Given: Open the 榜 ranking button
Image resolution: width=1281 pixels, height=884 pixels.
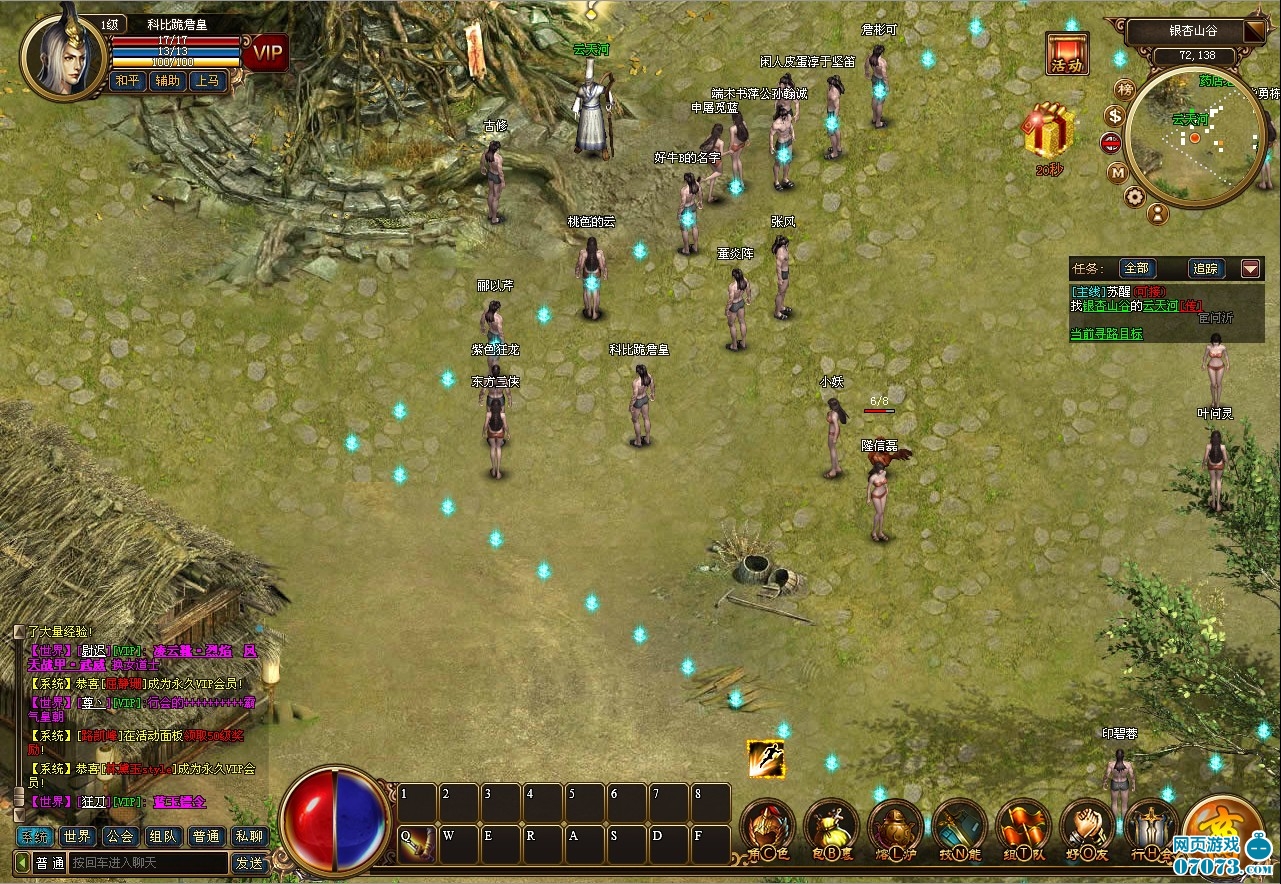Looking at the screenshot, I should pyautogui.click(x=1125, y=89).
